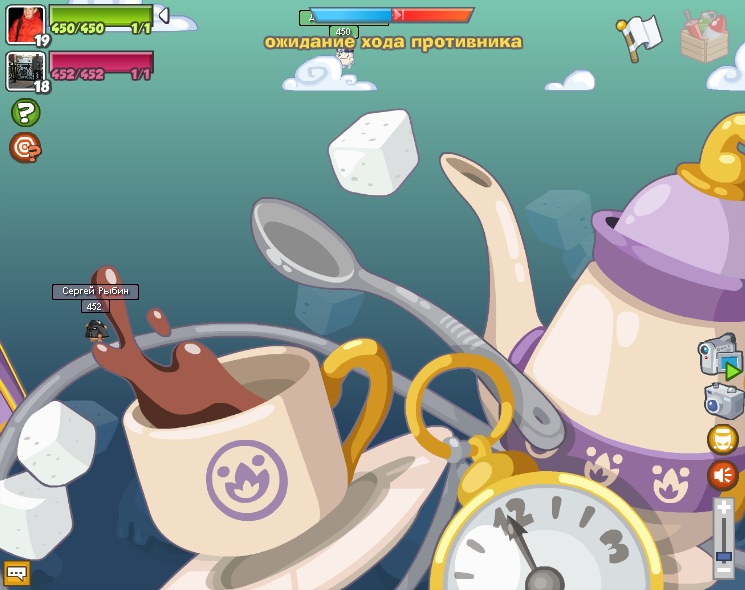Open the chat with the orange speech bubble

point(17,573)
